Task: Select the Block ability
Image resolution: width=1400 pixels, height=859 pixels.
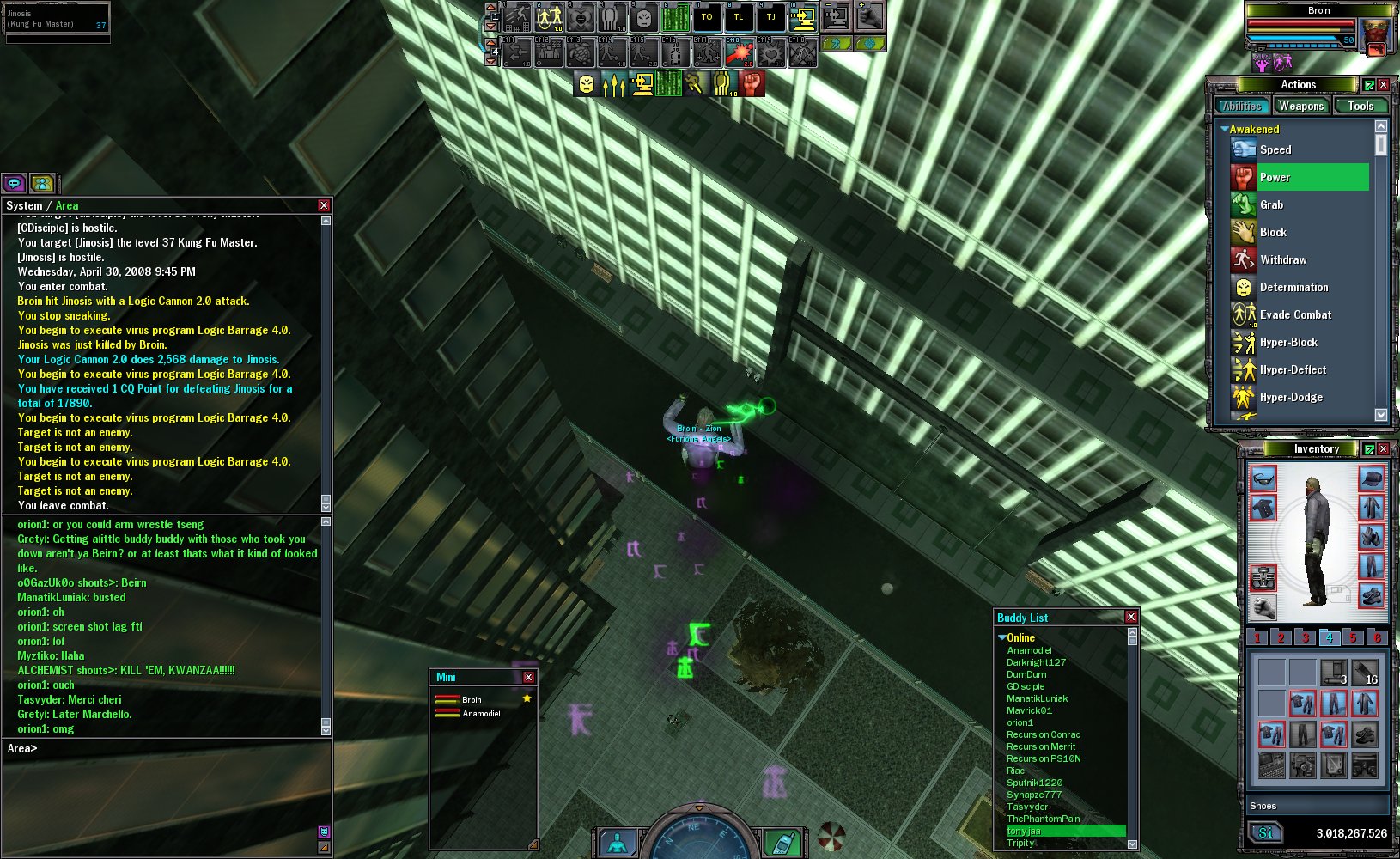Action: (1273, 232)
